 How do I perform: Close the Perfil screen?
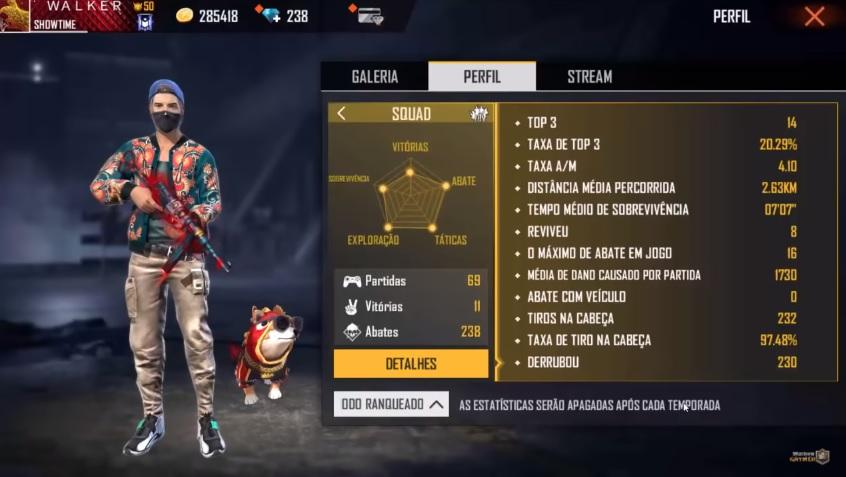click(814, 16)
